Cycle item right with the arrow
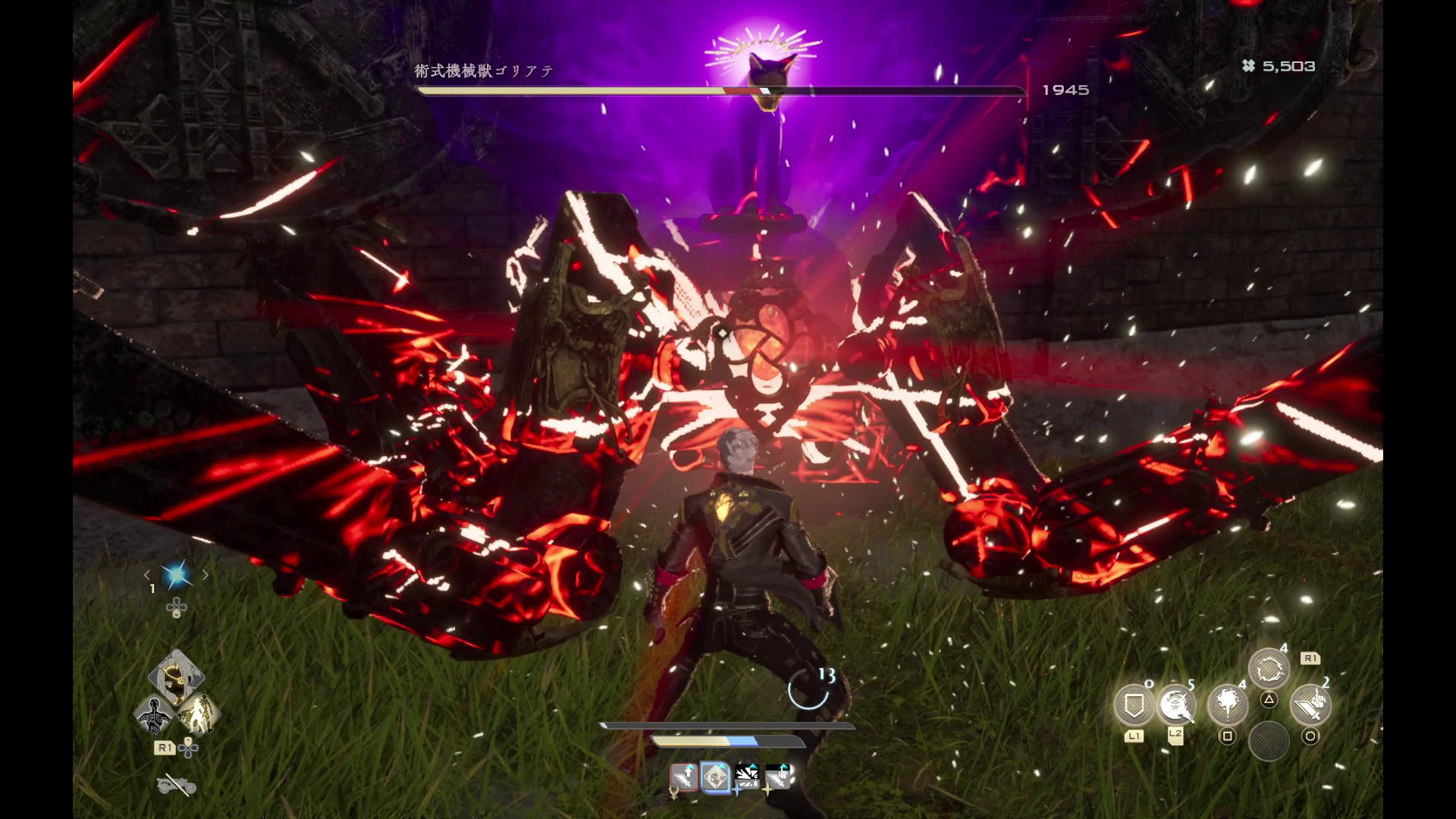Screen dimensions: 1456x819 206,576
